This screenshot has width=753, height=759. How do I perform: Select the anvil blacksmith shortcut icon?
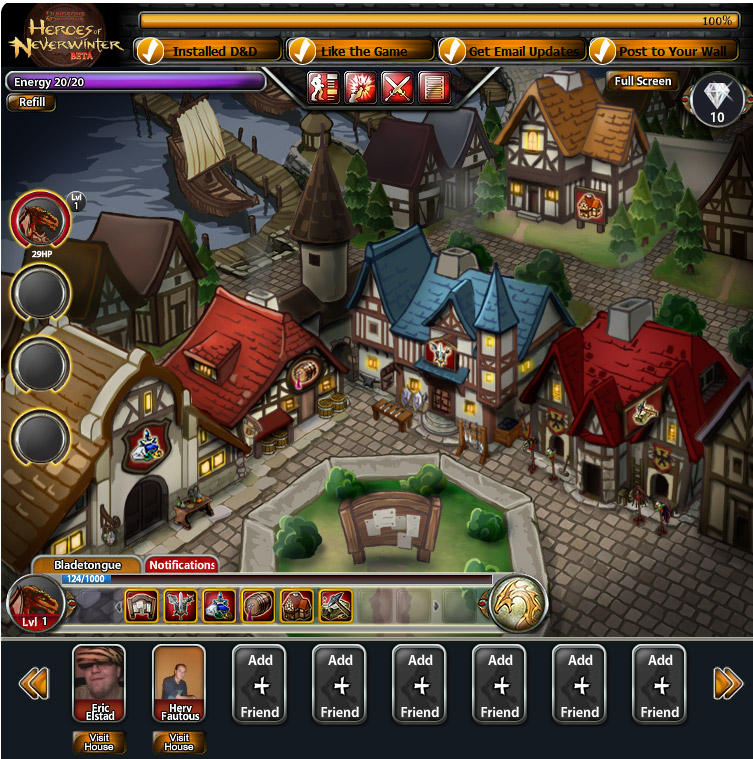(335, 605)
